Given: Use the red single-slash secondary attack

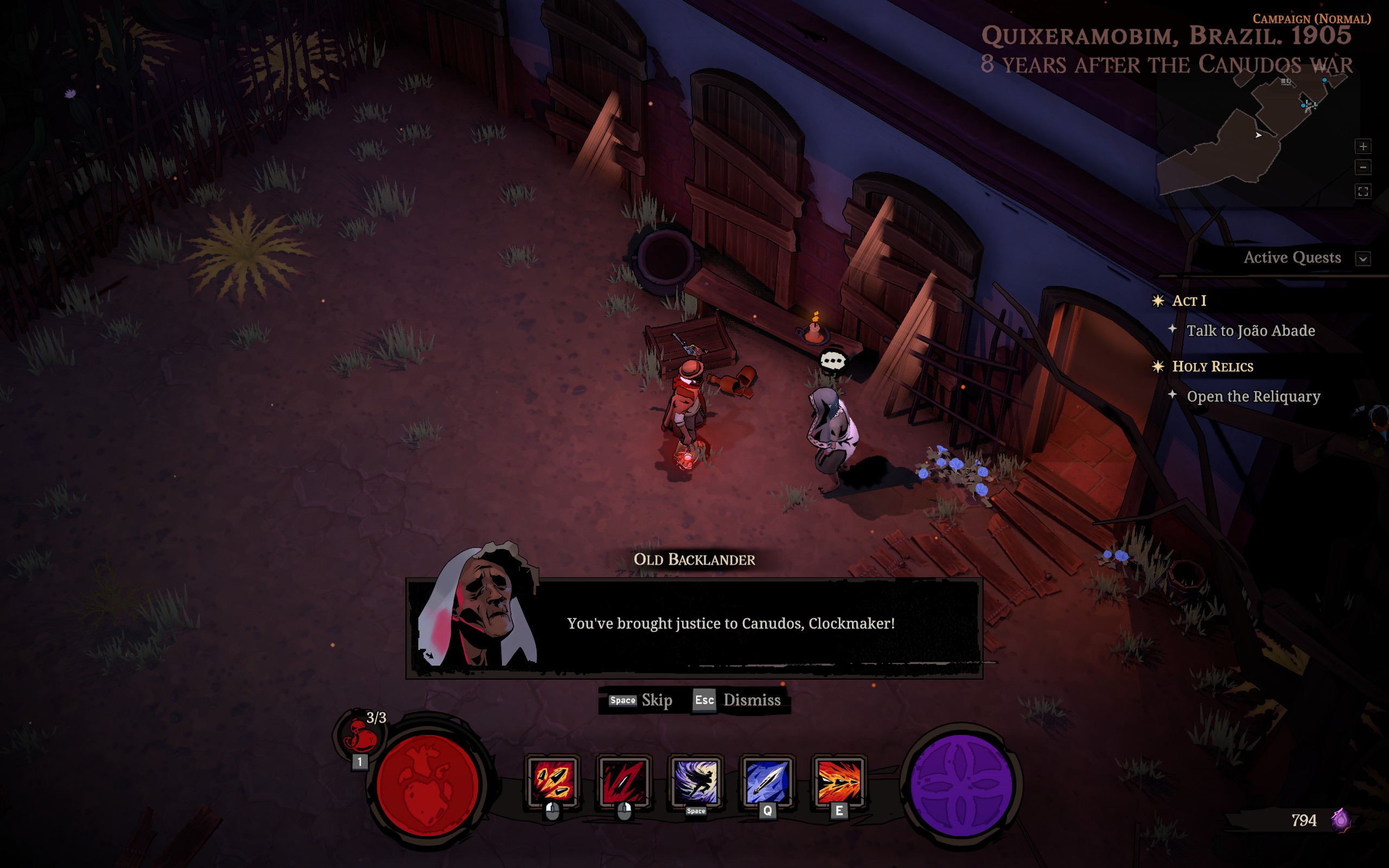Looking at the screenshot, I should [x=624, y=781].
